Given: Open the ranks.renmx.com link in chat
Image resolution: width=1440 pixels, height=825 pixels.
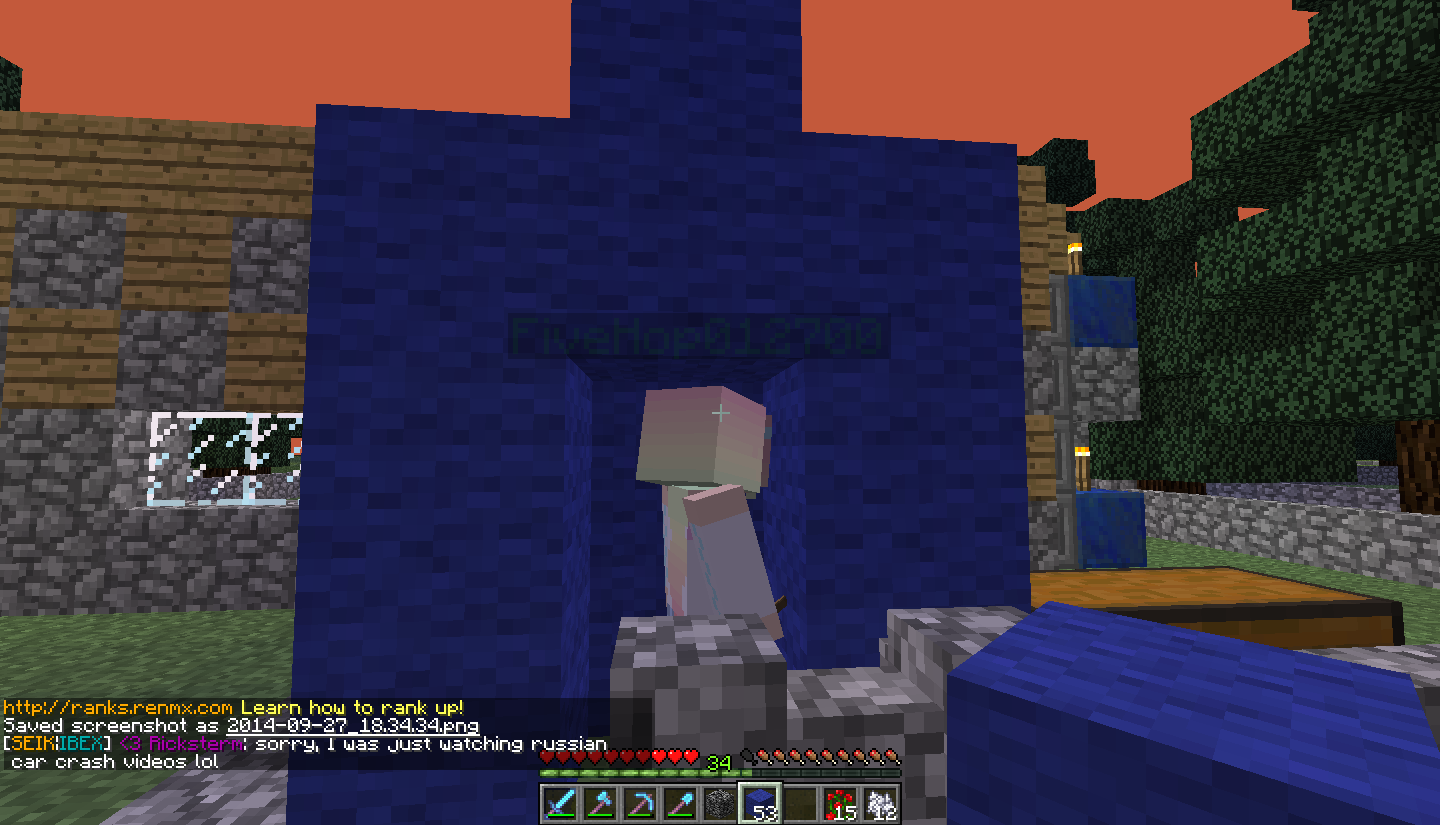Looking at the screenshot, I should [x=119, y=707].
